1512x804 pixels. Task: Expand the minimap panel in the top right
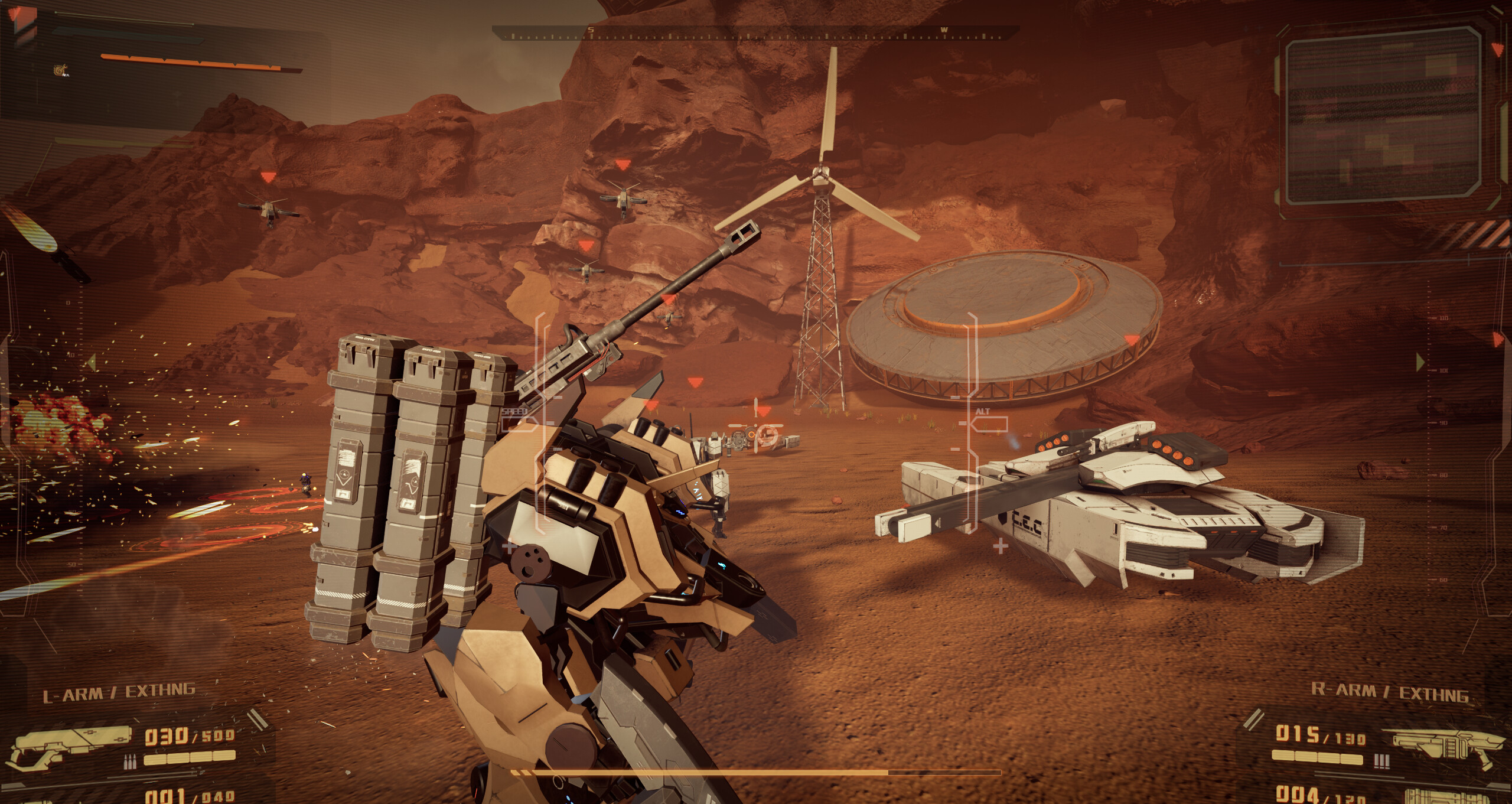[x=1382, y=115]
